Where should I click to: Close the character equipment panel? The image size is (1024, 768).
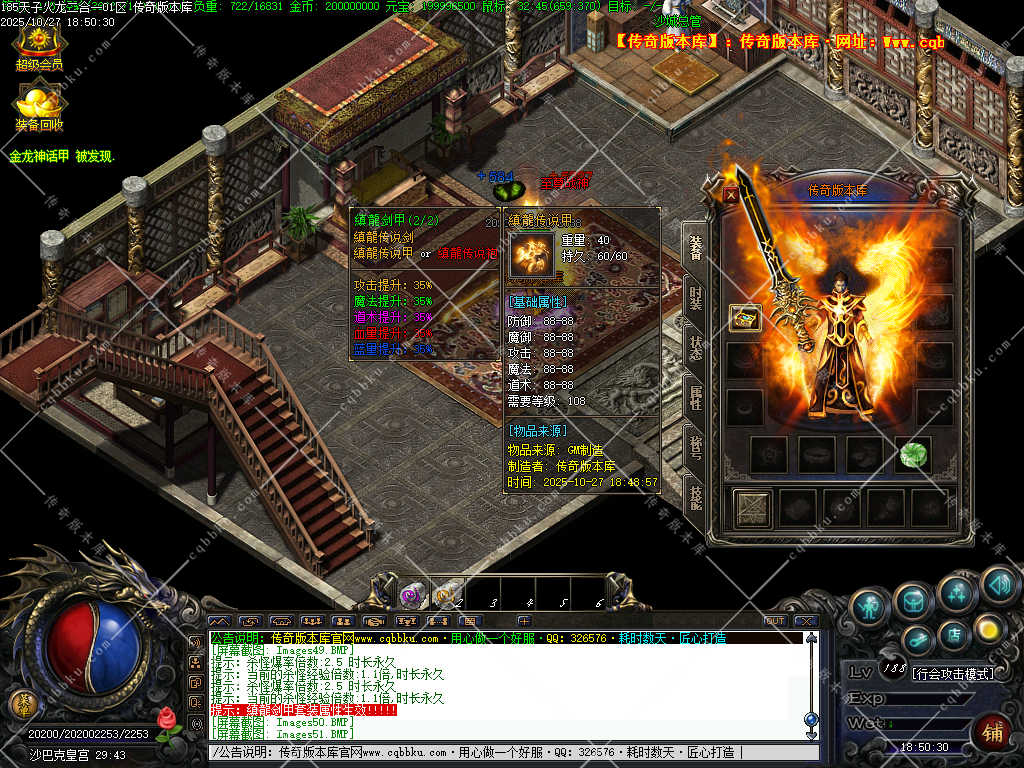tap(731, 196)
